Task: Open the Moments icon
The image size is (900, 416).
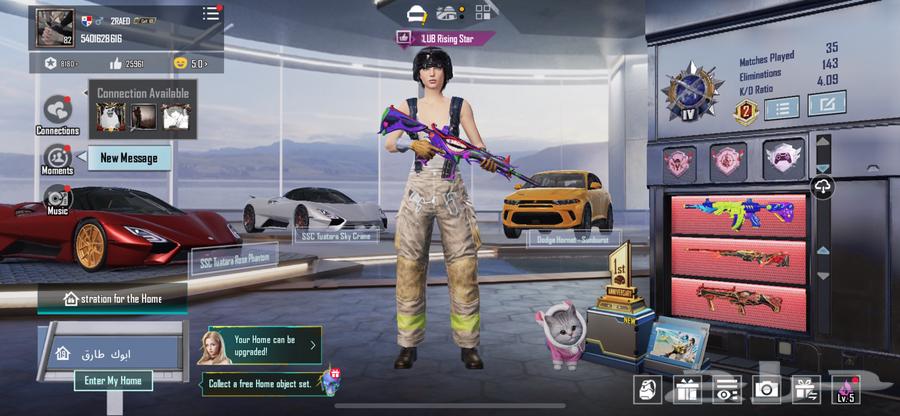Action: tap(57, 157)
